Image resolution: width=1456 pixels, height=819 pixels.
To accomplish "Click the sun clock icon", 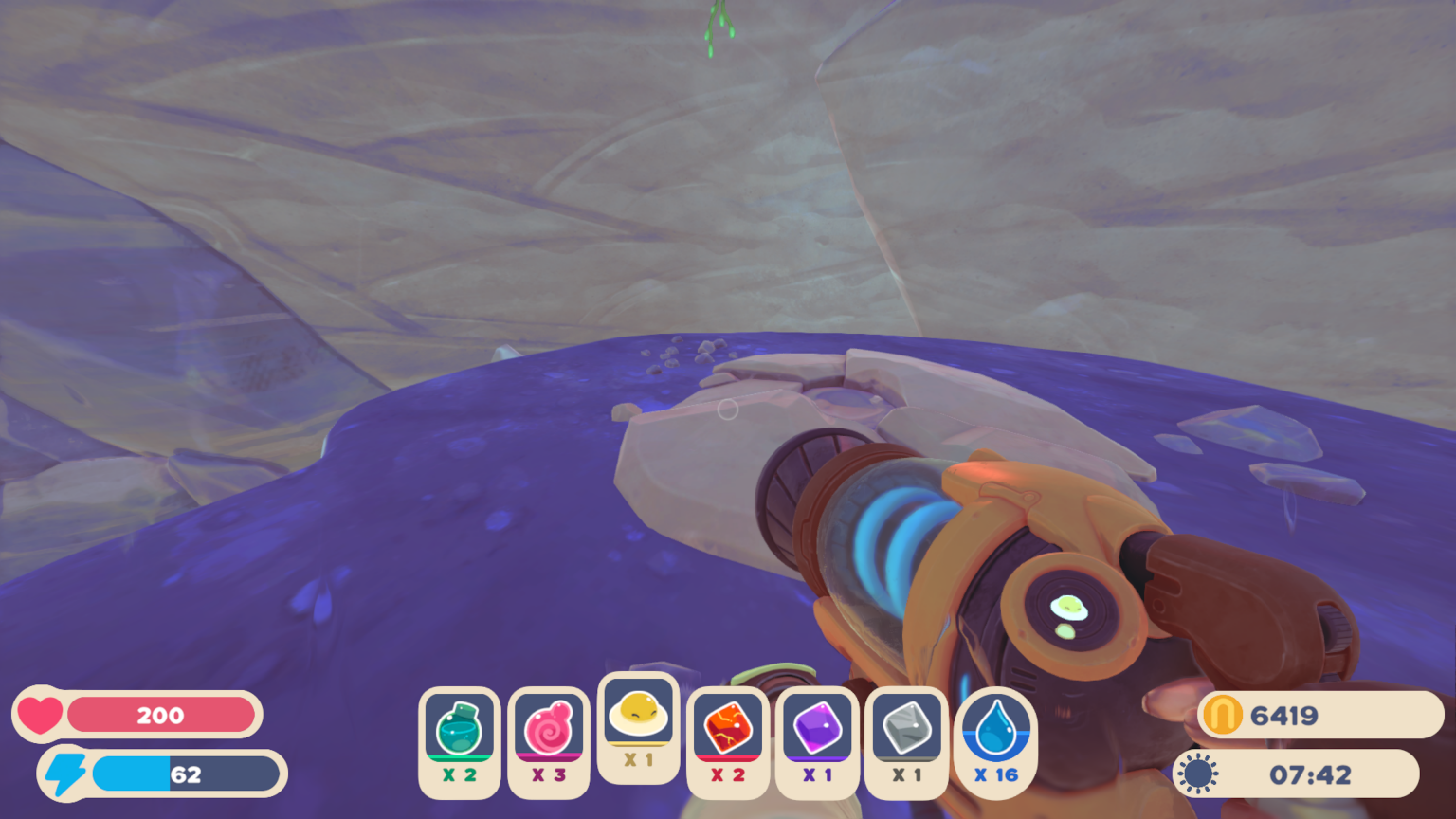I will point(1199,773).
